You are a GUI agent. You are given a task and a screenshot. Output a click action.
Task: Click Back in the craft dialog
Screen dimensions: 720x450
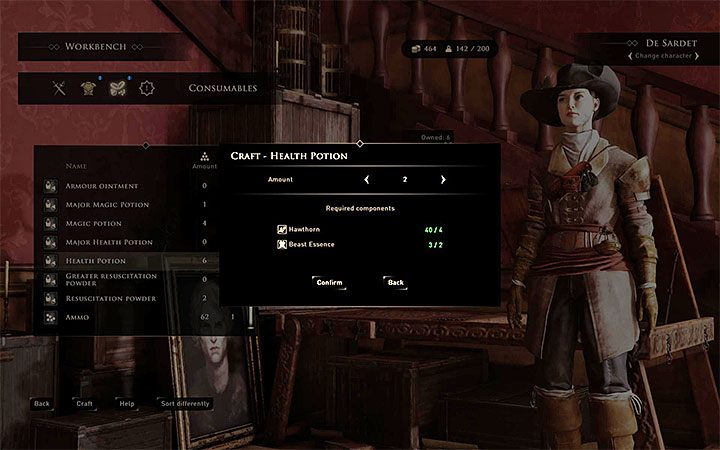click(x=396, y=282)
